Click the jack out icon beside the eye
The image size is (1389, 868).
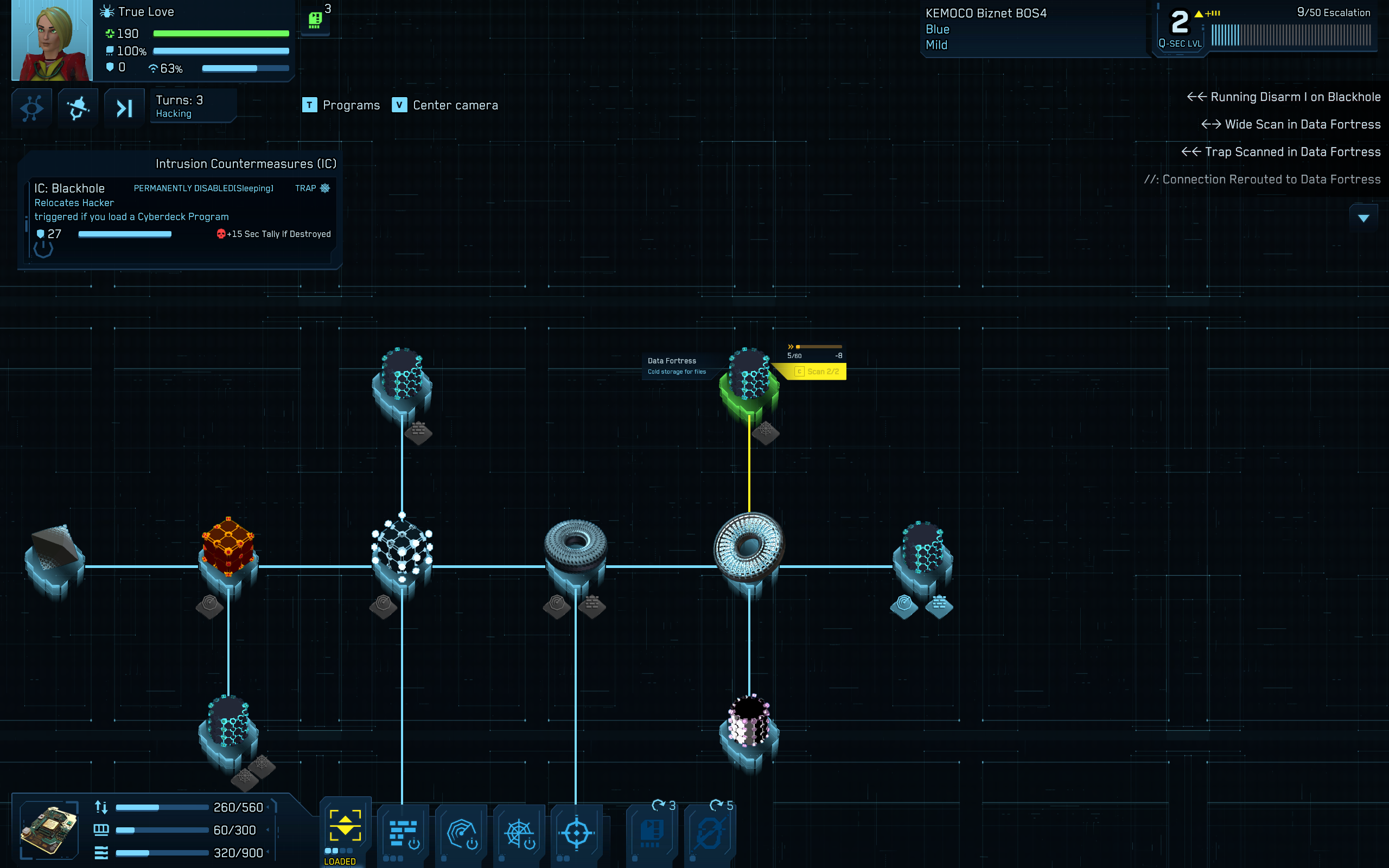(78, 108)
